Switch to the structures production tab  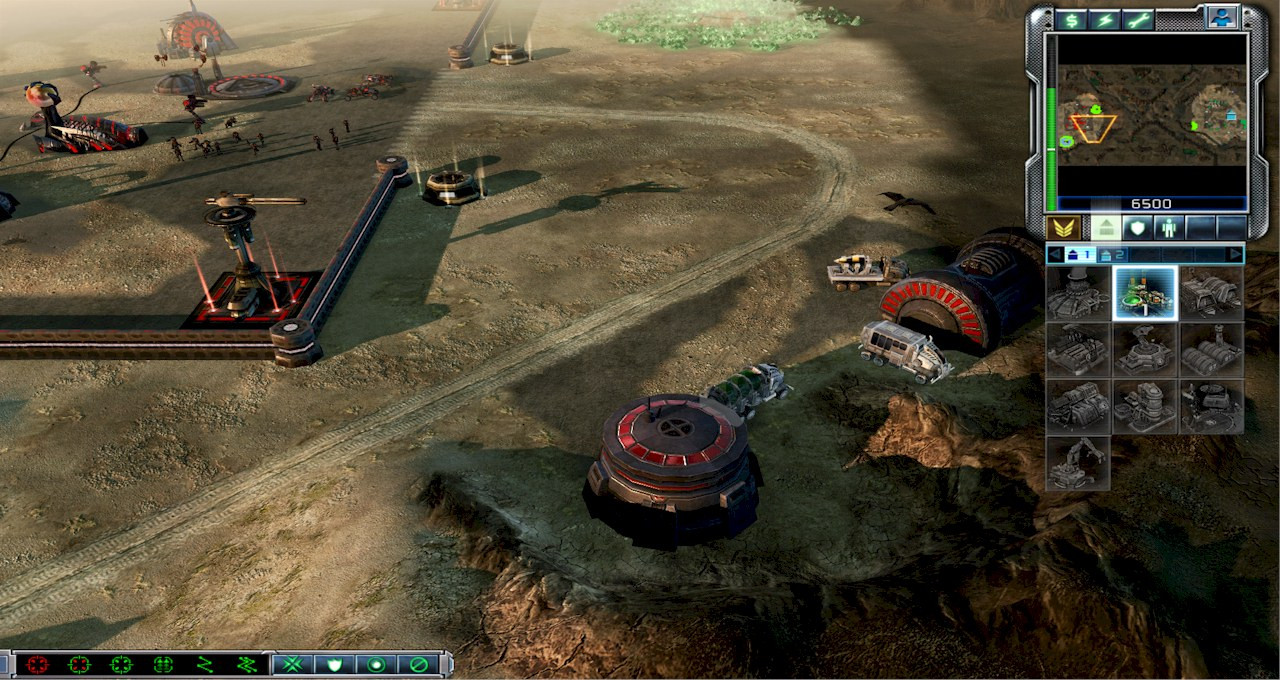(1105, 228)
